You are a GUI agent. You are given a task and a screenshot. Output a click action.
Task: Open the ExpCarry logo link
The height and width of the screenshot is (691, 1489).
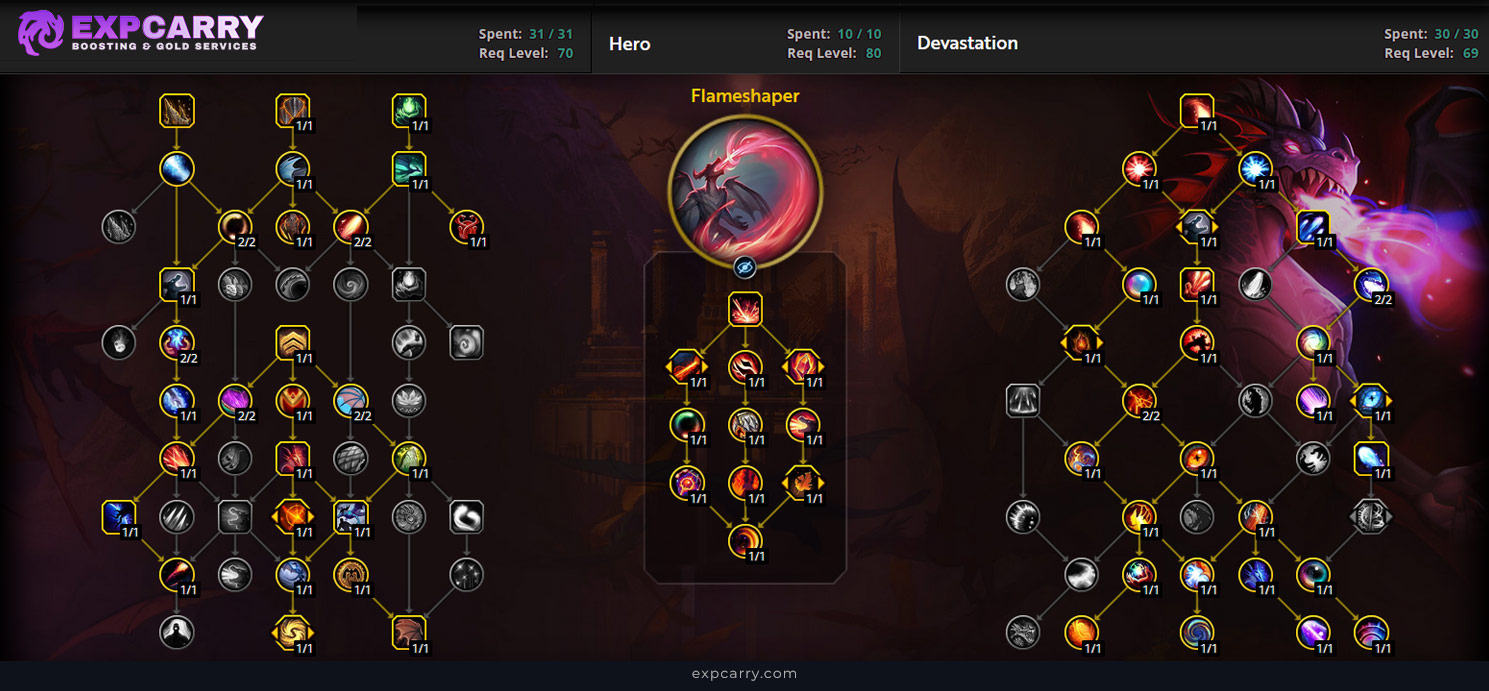click(x=140, y=32)
